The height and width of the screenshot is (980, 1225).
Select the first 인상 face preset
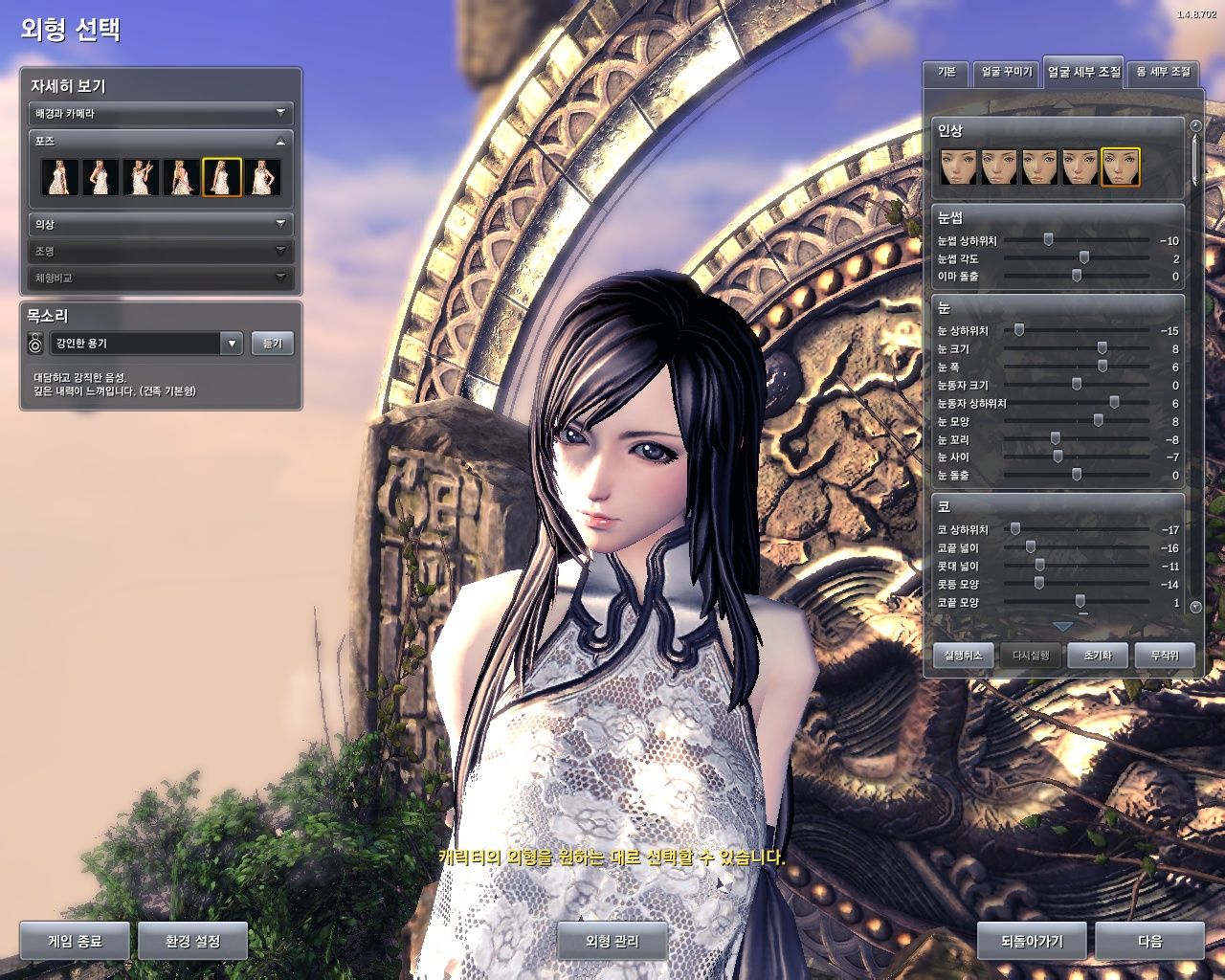click(x=958, y=167)
